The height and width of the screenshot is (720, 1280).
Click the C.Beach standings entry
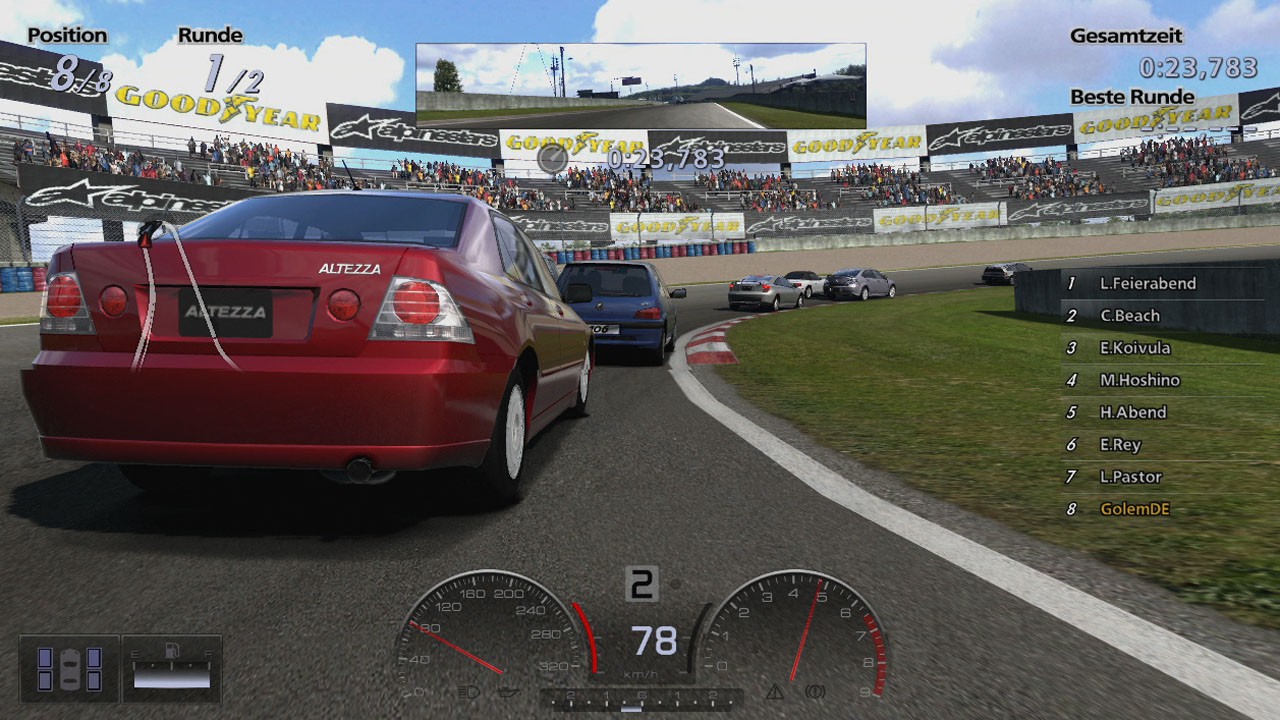(x=1129, y=315)
